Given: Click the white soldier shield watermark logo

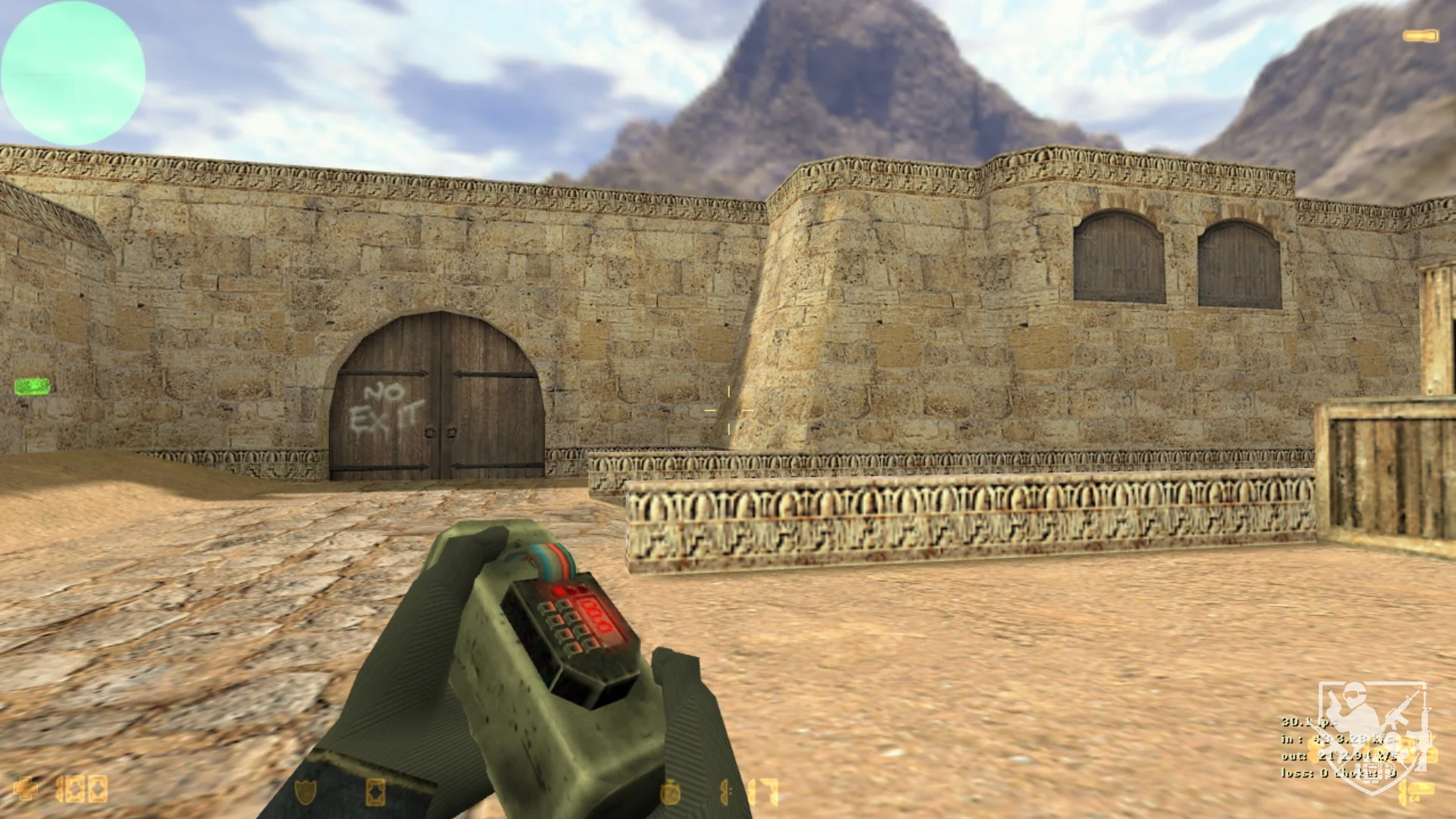Looking at the screenshot, I should [x=1373, y=730].
